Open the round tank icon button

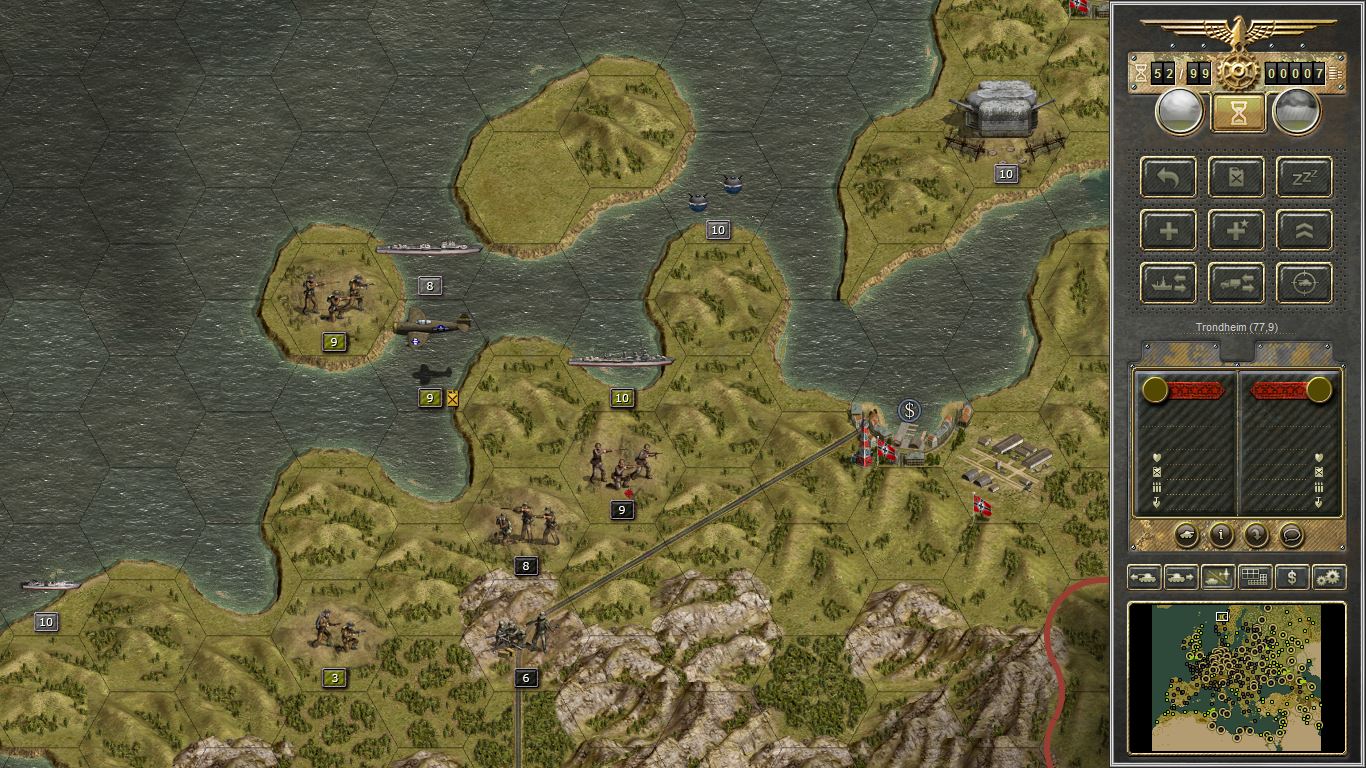[x=1186, y=535]
